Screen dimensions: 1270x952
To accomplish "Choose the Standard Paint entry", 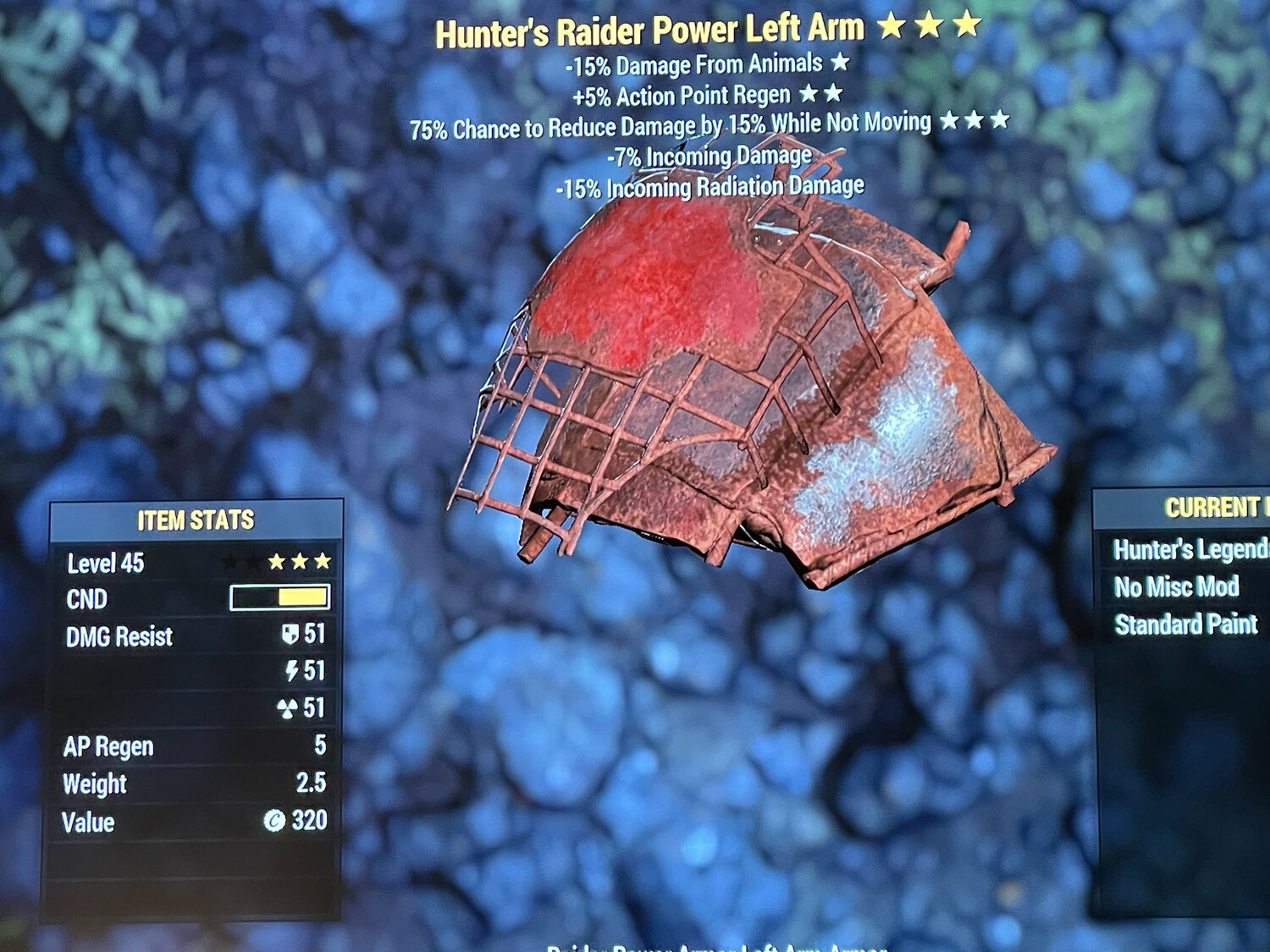I will (x=1187, y=625).
